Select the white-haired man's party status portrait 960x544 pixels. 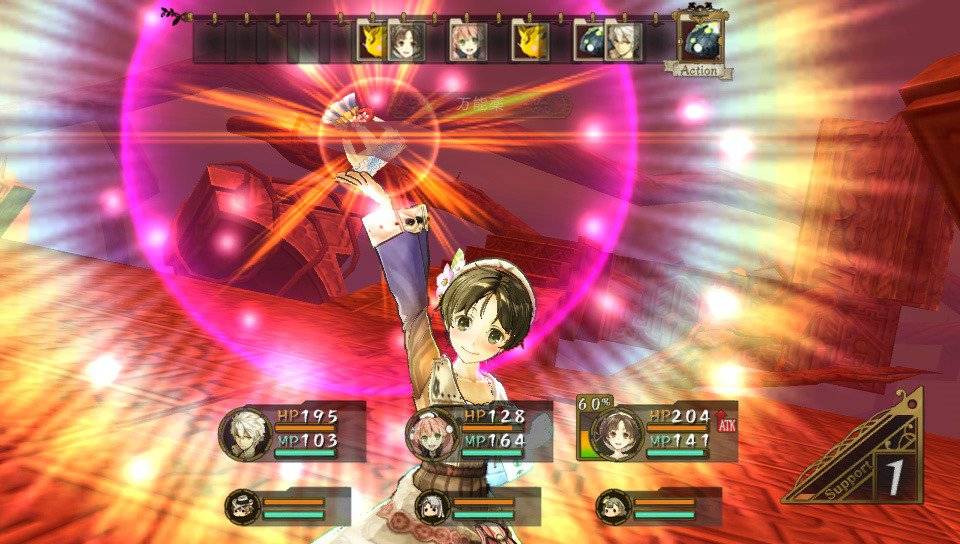pos(243,433)
